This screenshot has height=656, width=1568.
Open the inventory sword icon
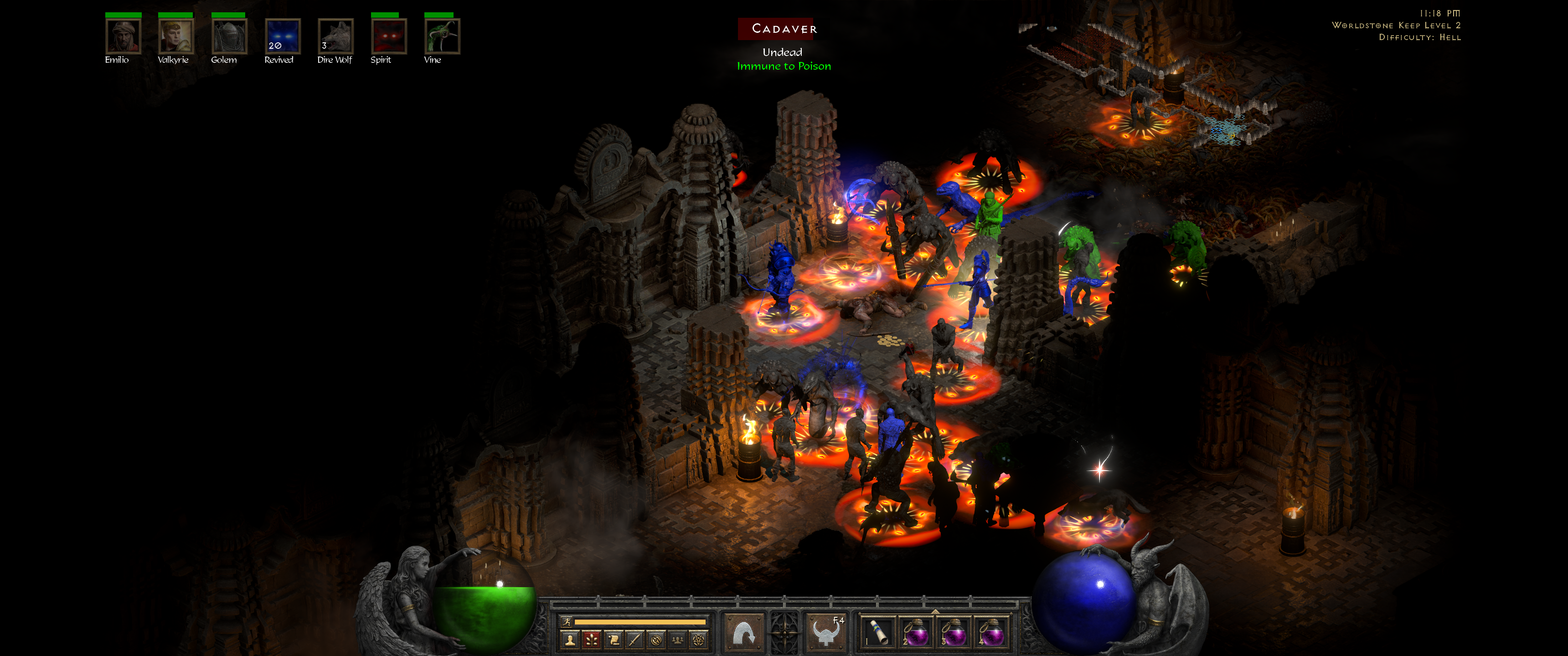coord(634,641)
